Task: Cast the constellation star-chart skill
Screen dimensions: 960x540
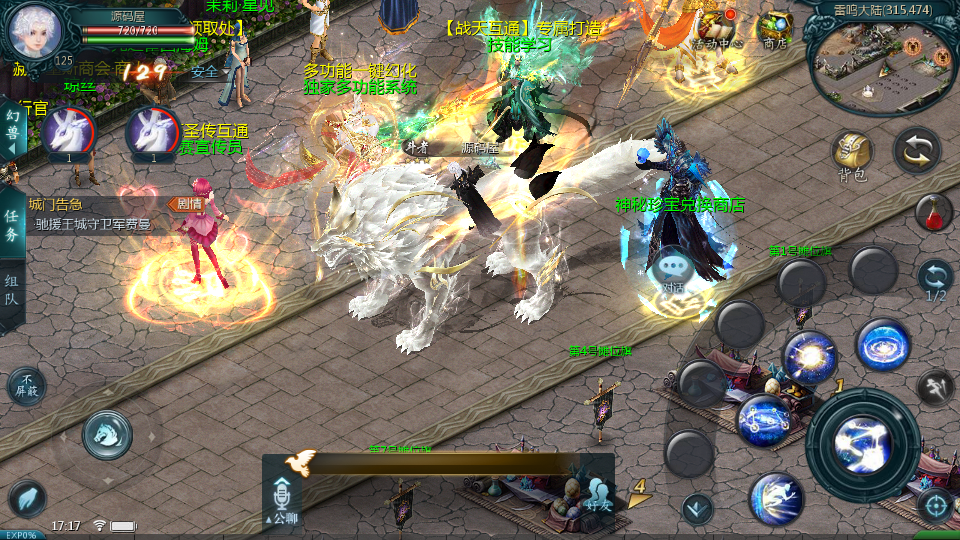Action: pos(763,420)
